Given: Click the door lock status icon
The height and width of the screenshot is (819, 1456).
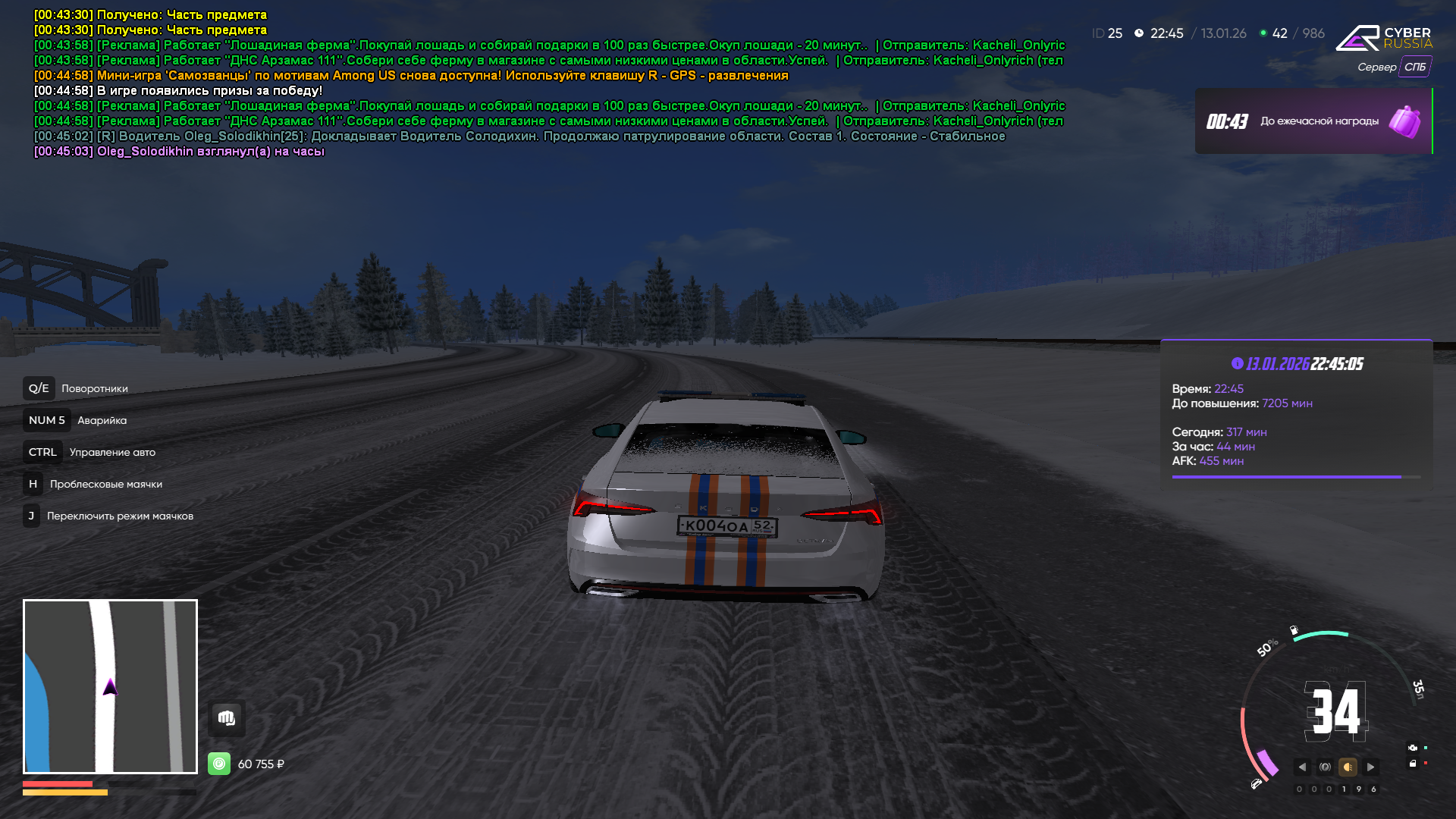Looking at the screenshot, I should [x=1412, y=764].
